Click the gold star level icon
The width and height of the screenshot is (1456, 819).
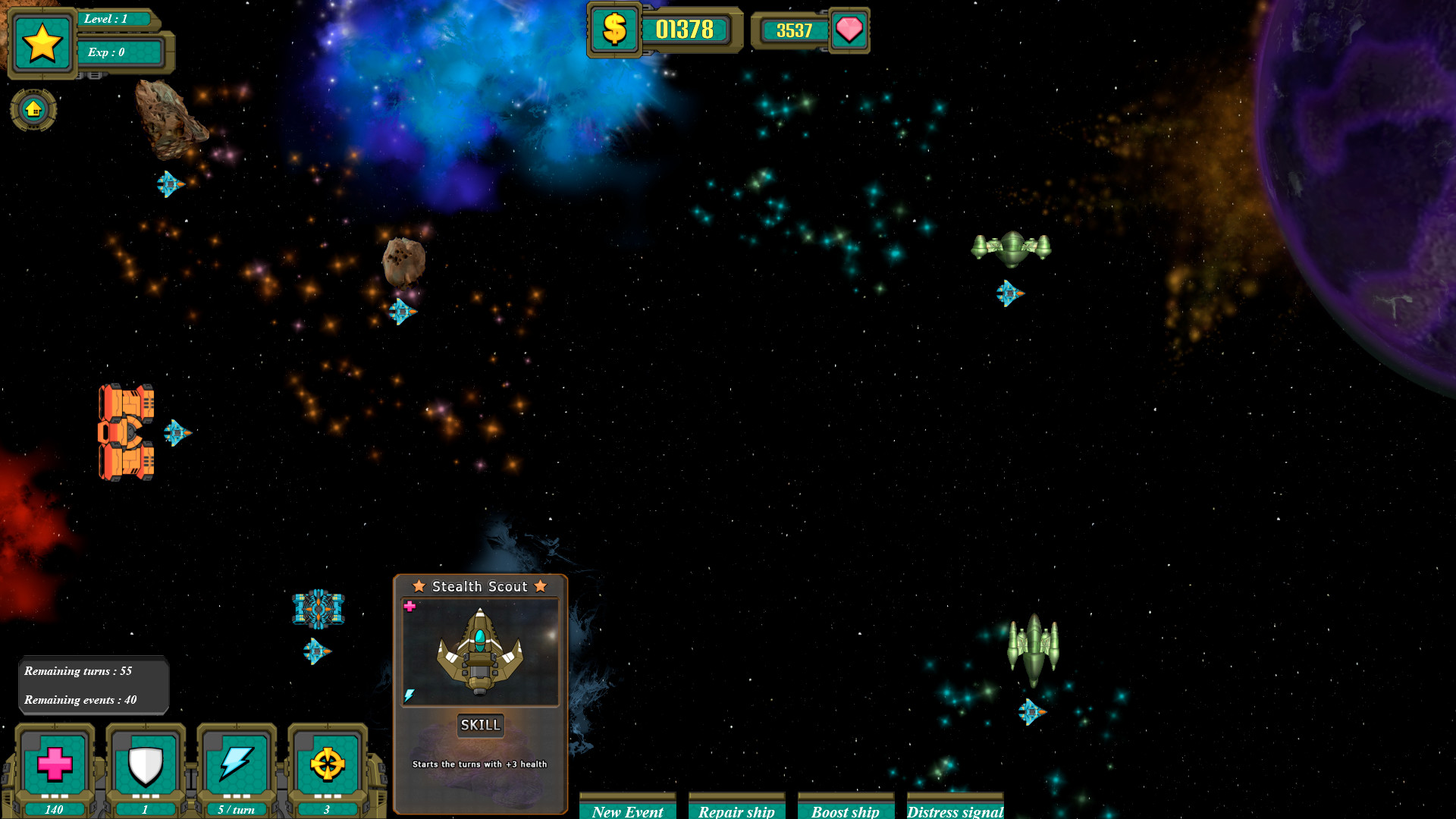(42, 43)
